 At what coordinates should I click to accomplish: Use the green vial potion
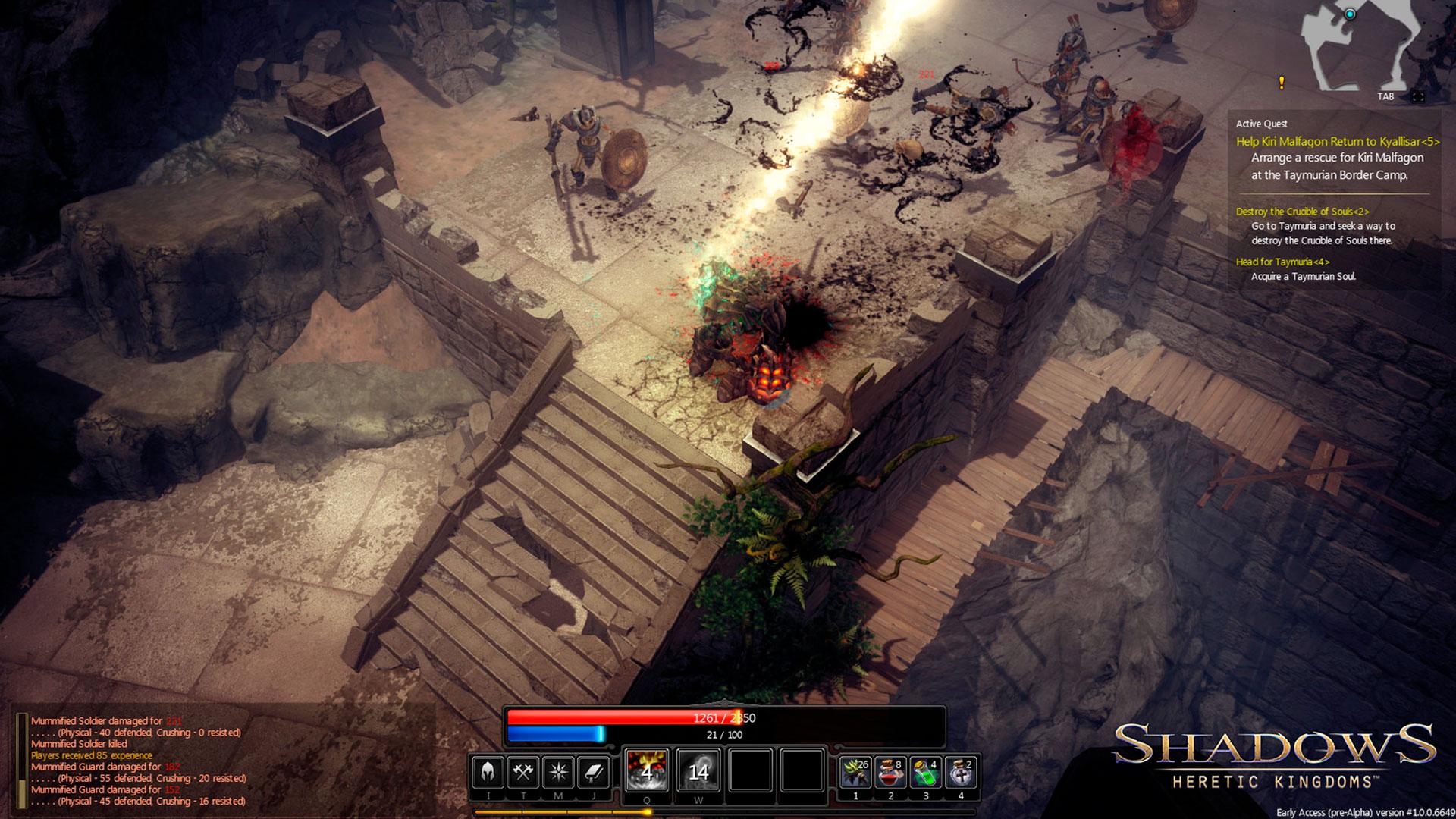point(926,772)
